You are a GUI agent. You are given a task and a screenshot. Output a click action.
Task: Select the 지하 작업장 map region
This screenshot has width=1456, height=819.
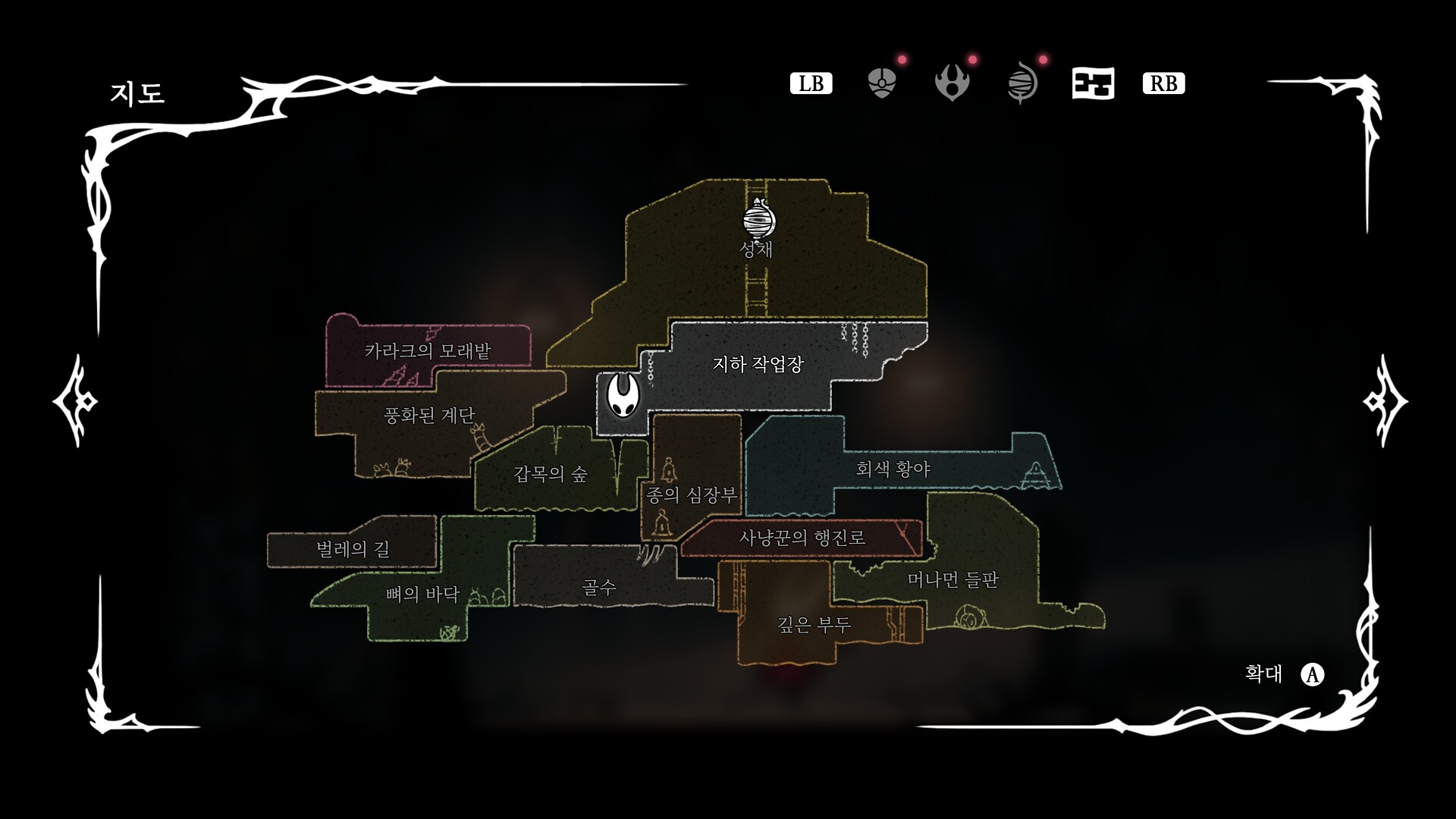[x=758, y=365]
